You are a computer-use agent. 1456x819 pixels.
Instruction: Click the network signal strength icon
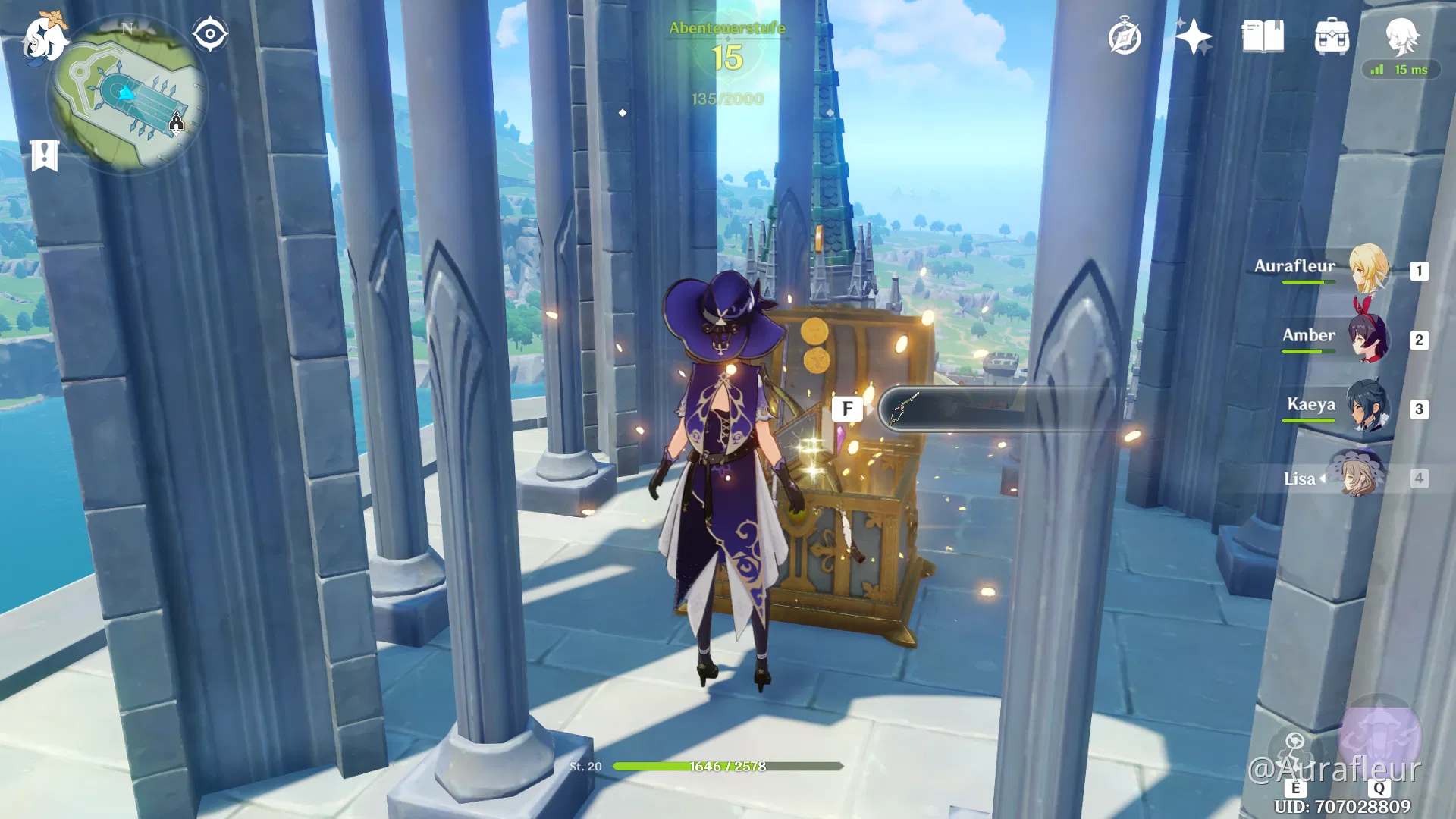1376,70
